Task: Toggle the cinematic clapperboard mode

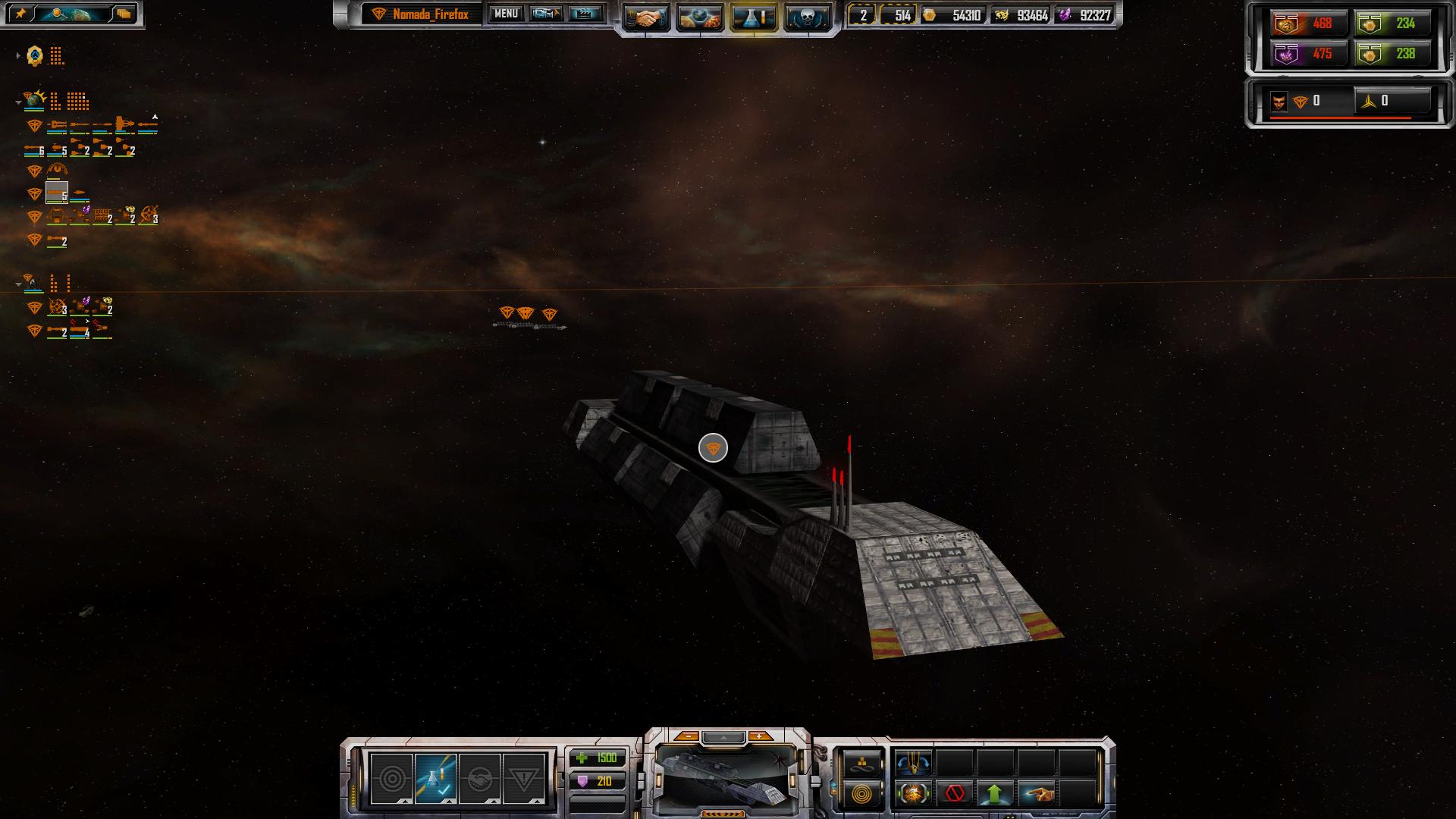Action: coord(585,14)
